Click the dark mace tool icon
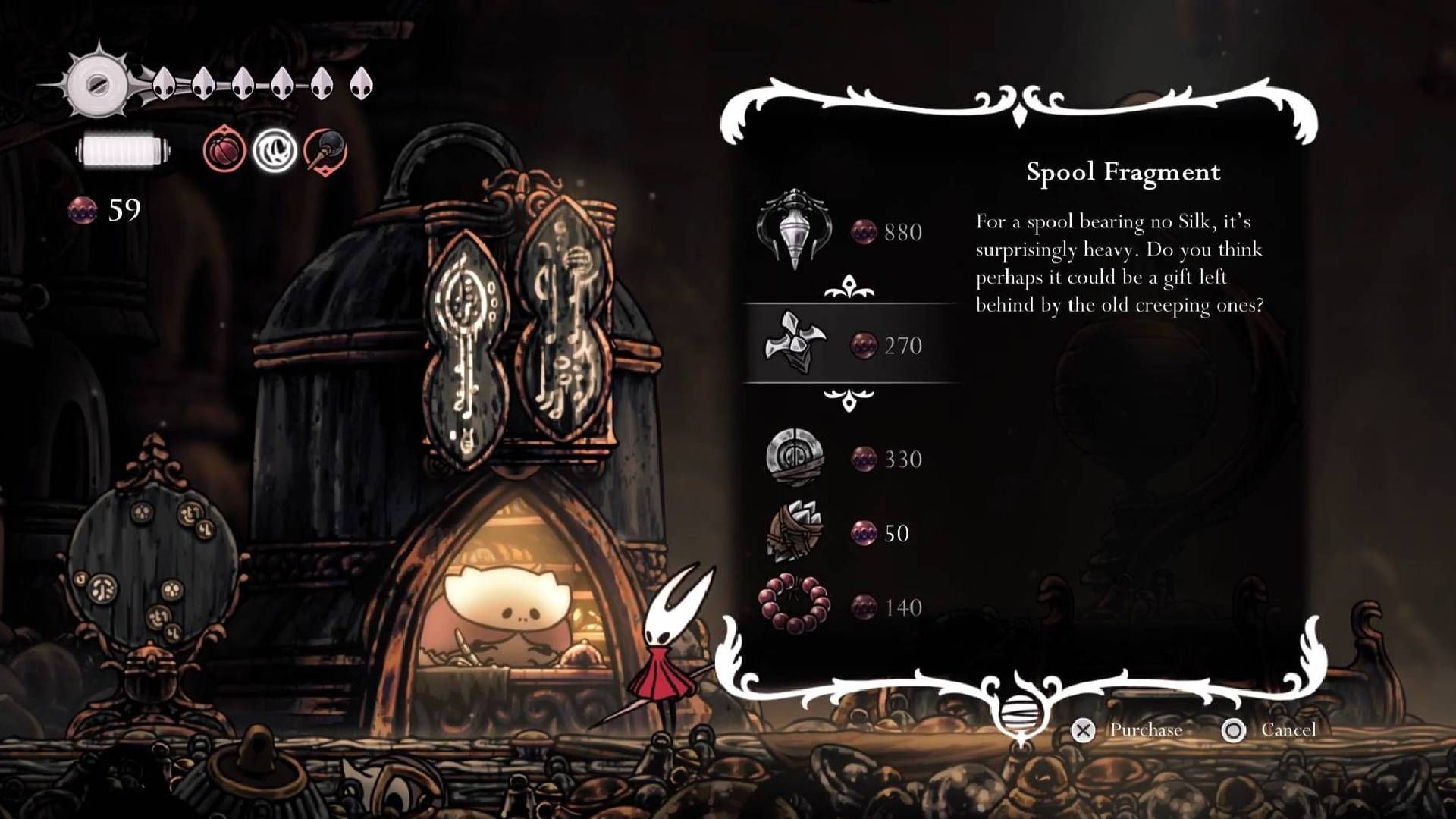Screen dimensions: 1456x819 (x=325, y=149)
